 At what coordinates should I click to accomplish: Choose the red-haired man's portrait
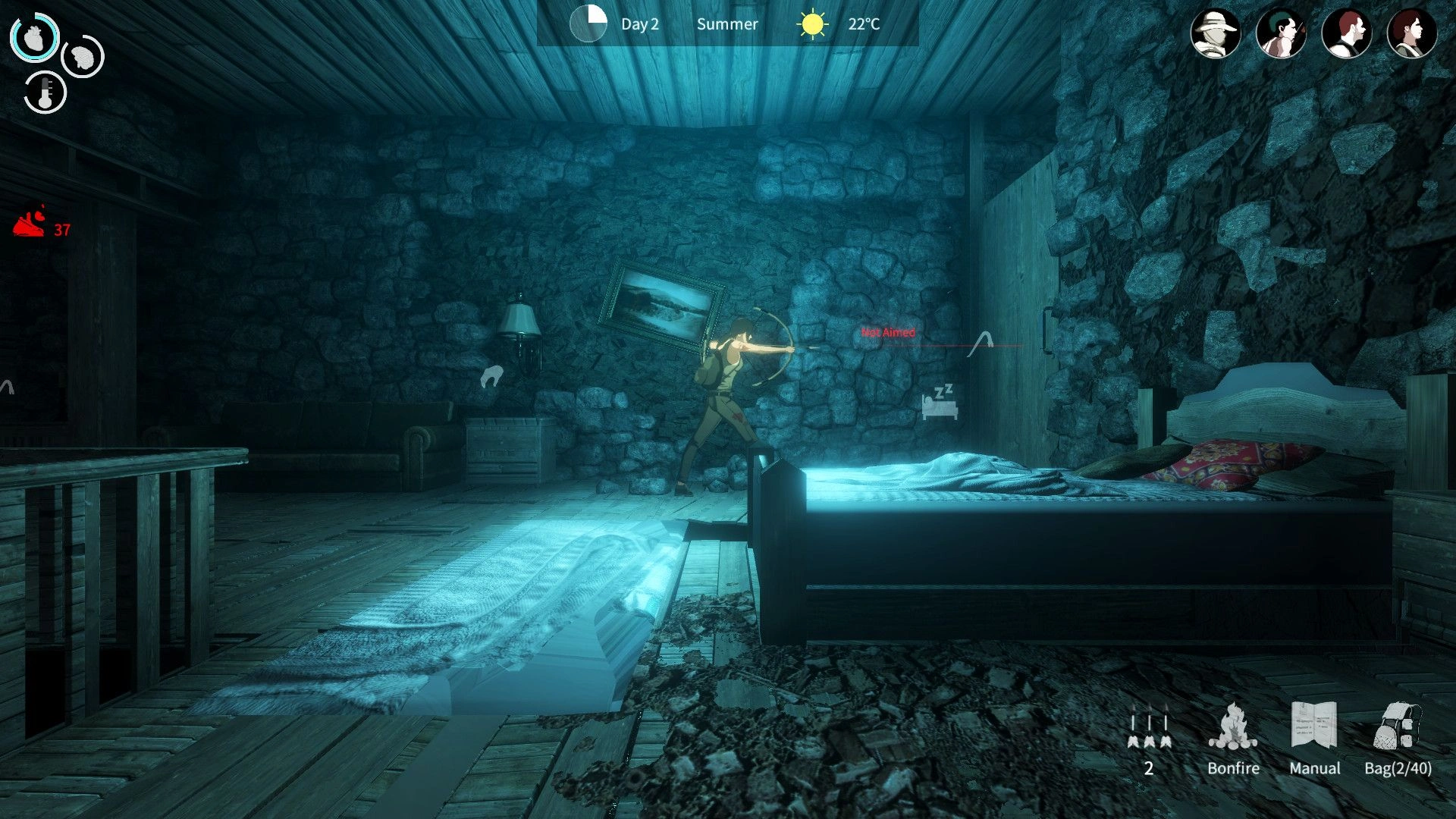(1346, 34)
